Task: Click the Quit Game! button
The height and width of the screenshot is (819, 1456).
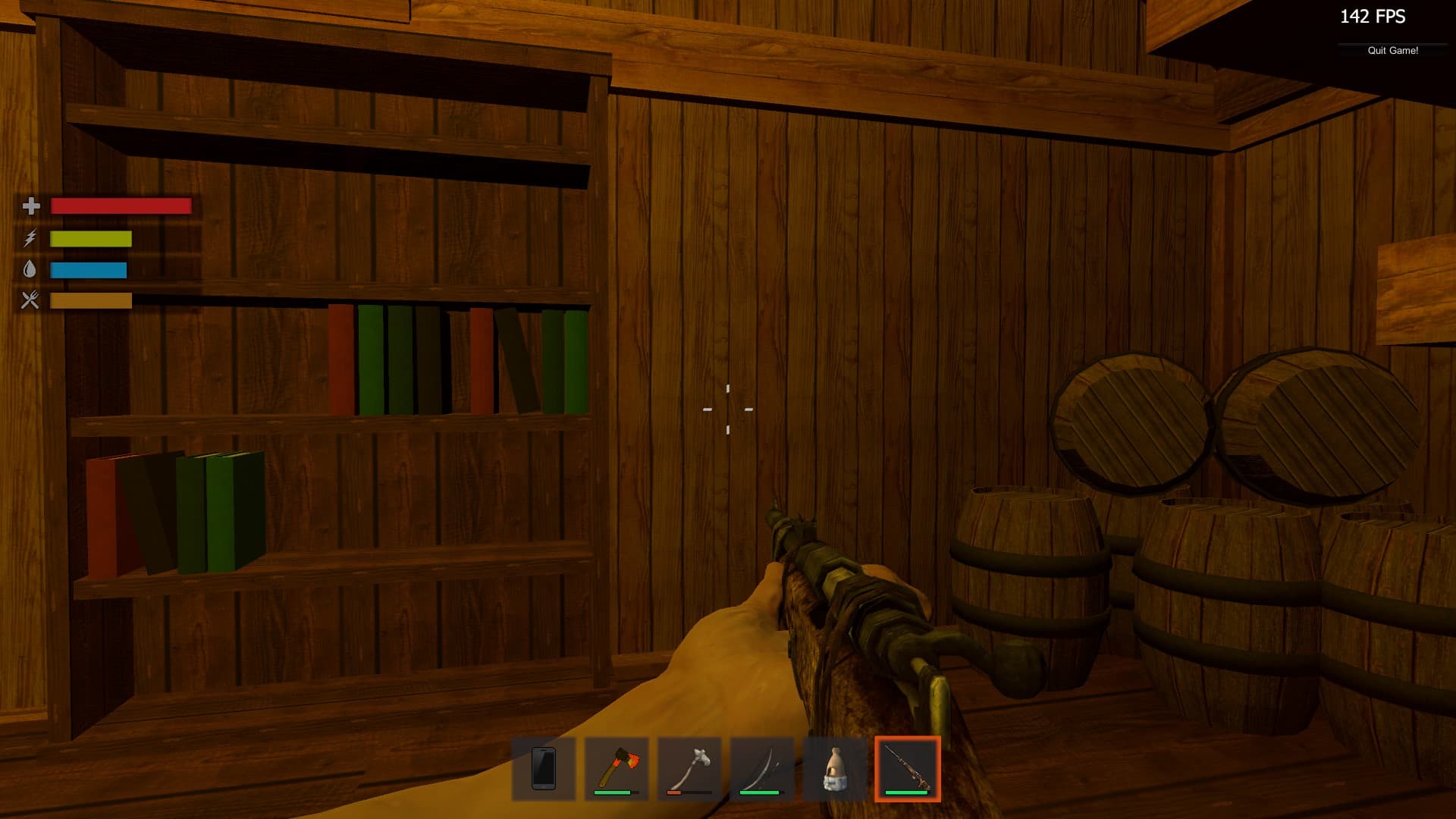Action: tap(1393, 51)
